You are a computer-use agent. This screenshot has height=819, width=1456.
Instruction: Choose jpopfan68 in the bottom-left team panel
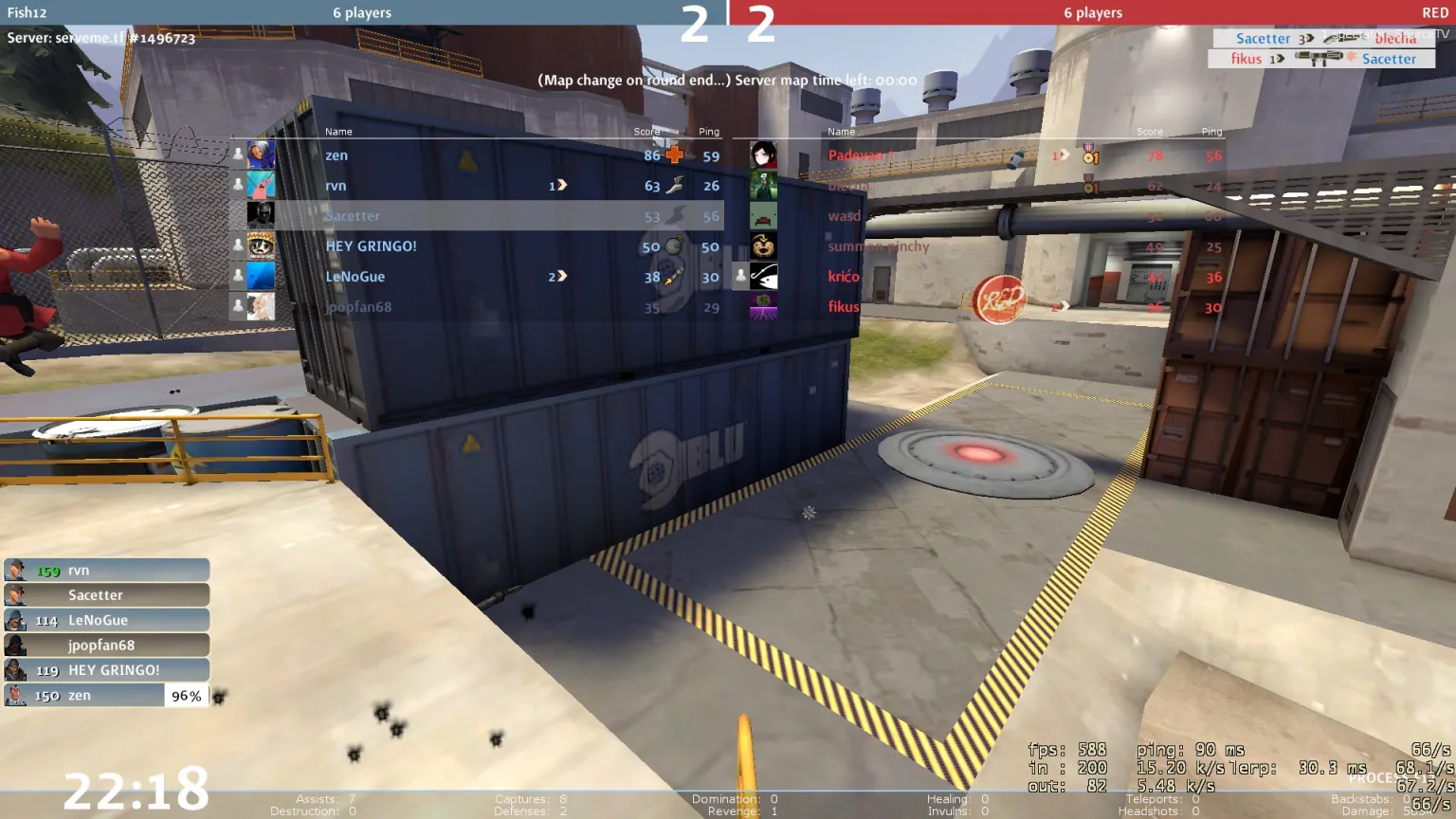[106, 645]
